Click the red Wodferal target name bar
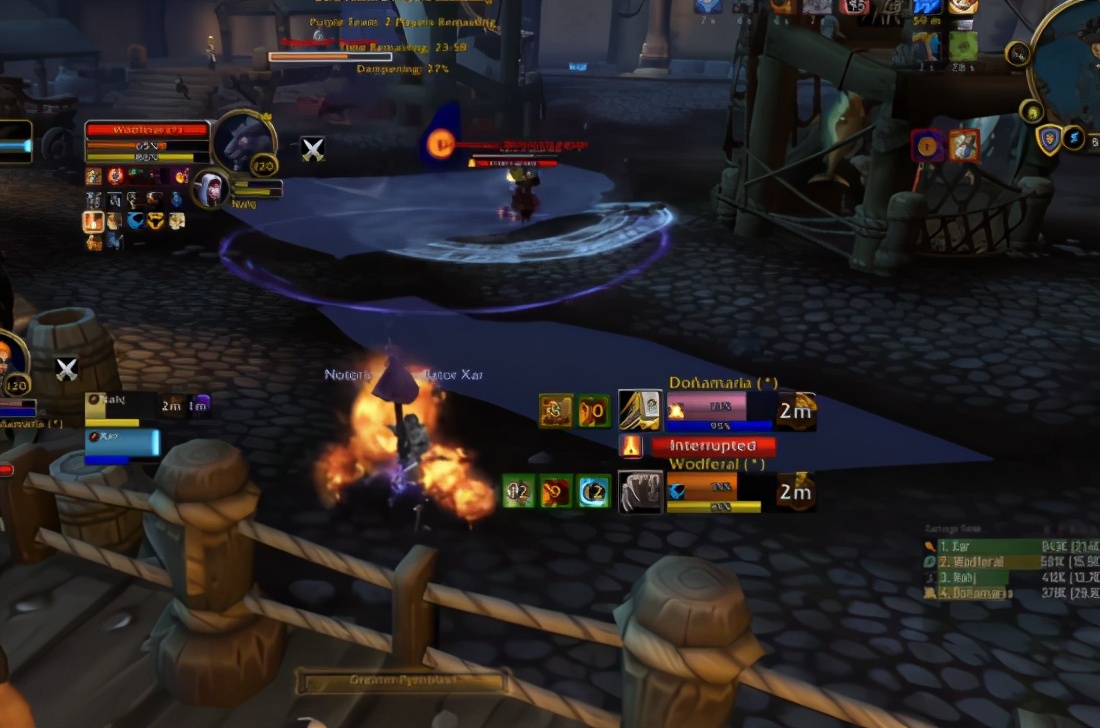Image resolution: width=1100 pixels, height=728 pixels. (147, 129)
